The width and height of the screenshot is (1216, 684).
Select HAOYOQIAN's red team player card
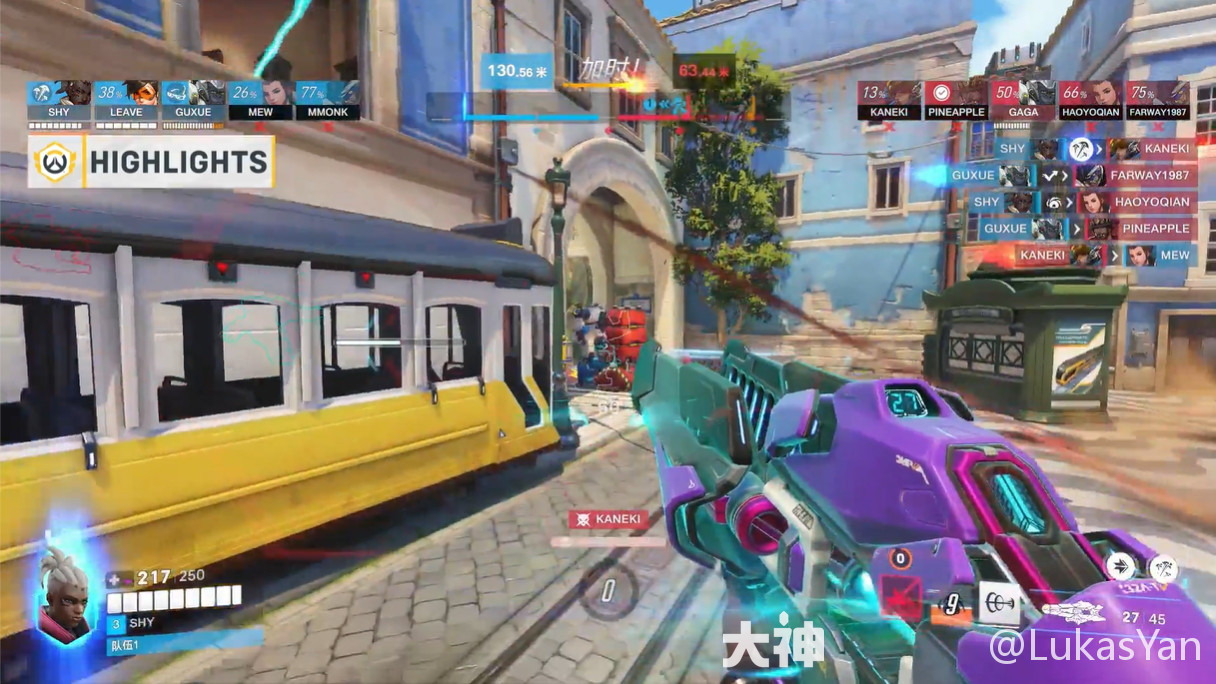[1090, 100]
